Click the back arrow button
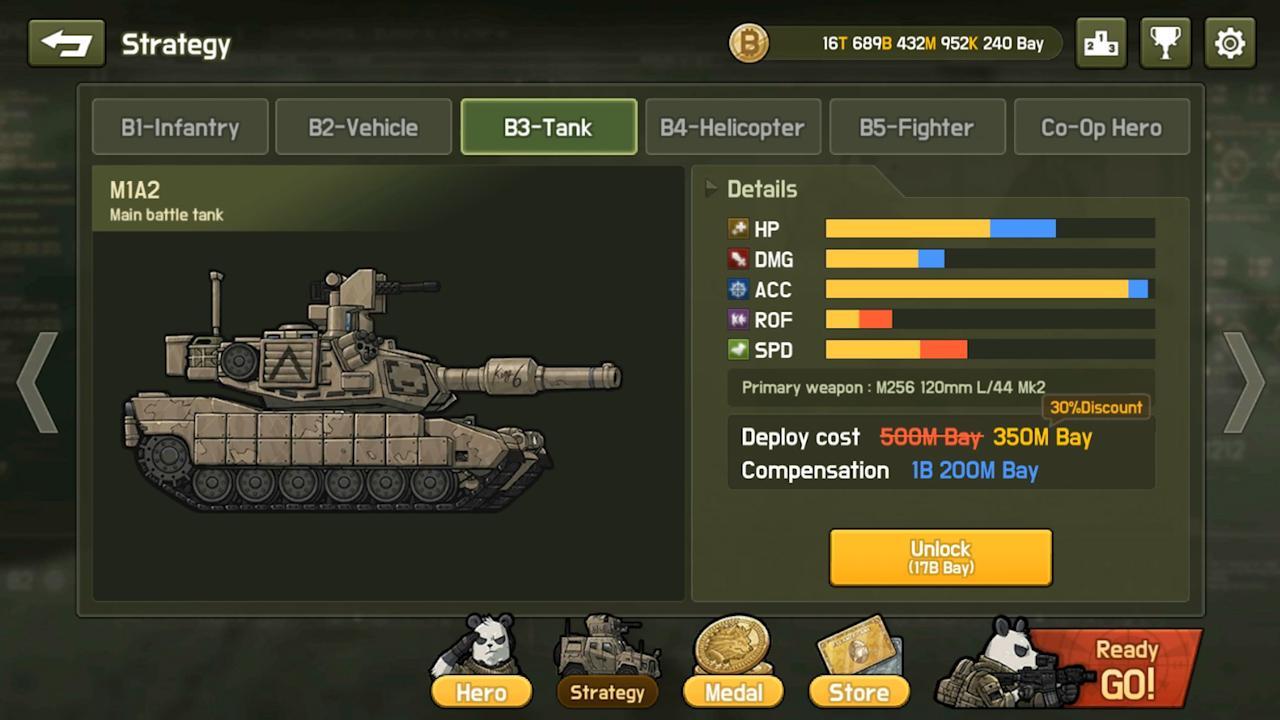The width and height of the screenshot is (1280, 720). click(x=66, y=43)
